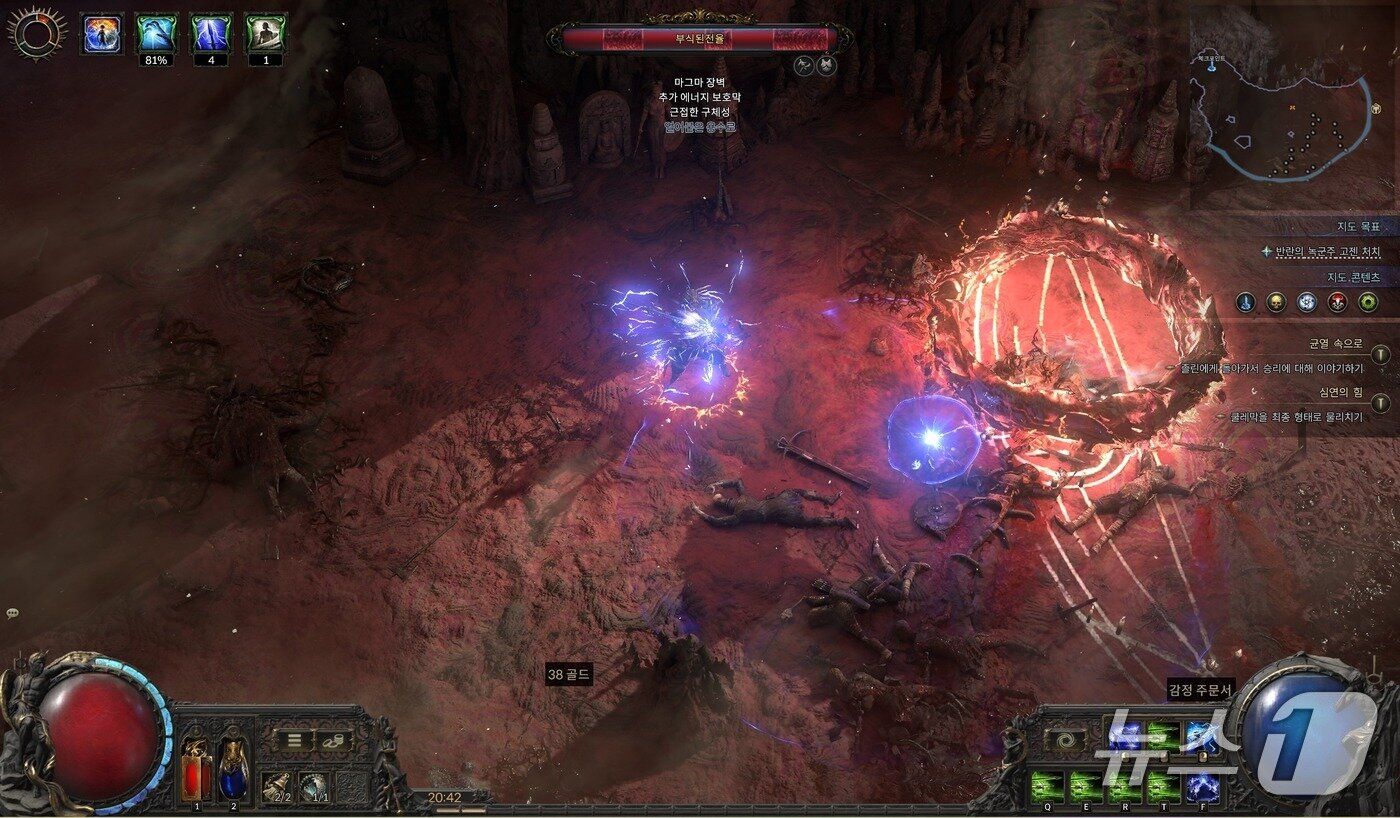Select the bell charm slot showing 2/2

pyautogui.click(x=276, y=787)
